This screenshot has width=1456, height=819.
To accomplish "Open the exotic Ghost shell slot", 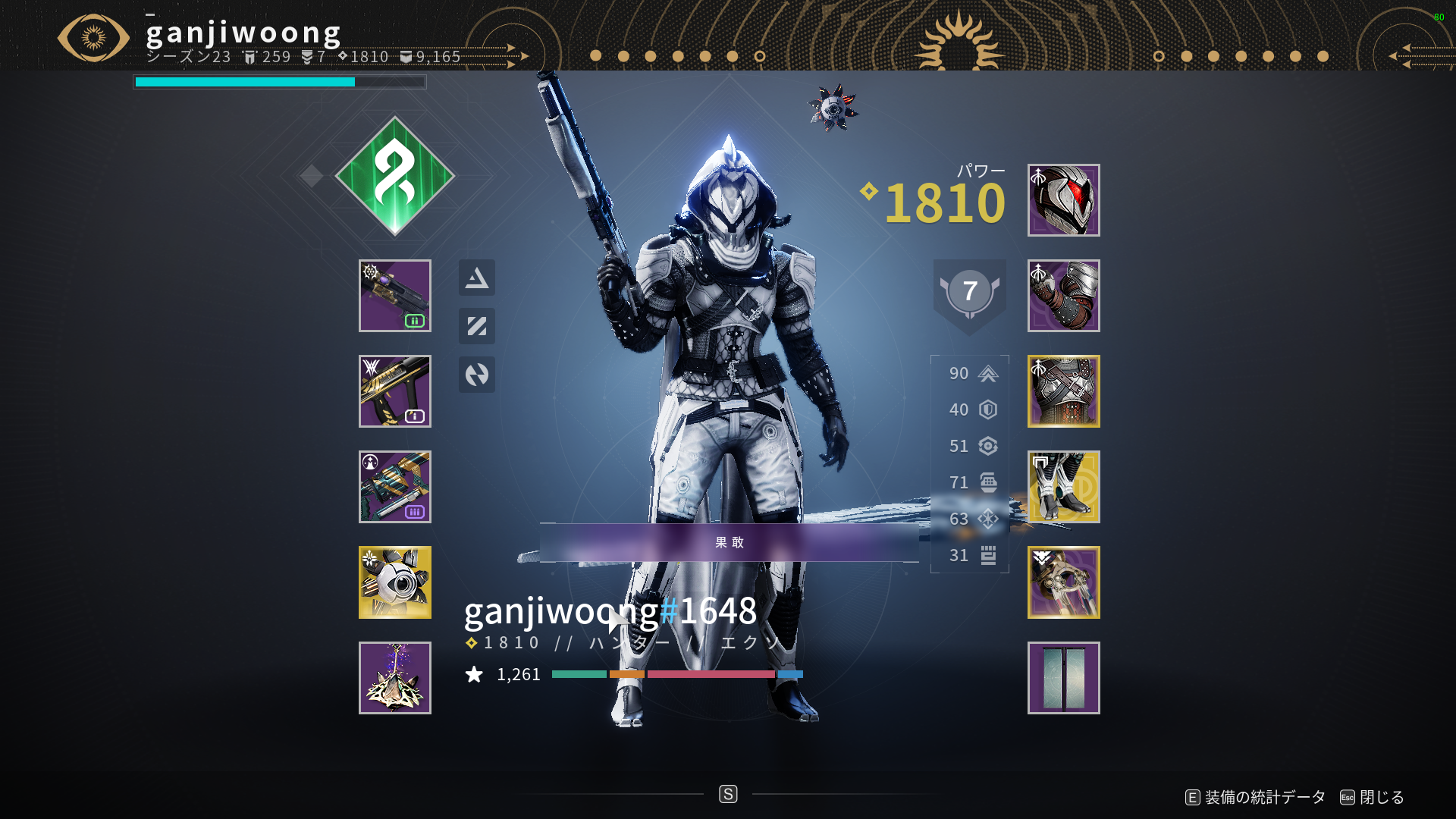I will click(394, 582).
